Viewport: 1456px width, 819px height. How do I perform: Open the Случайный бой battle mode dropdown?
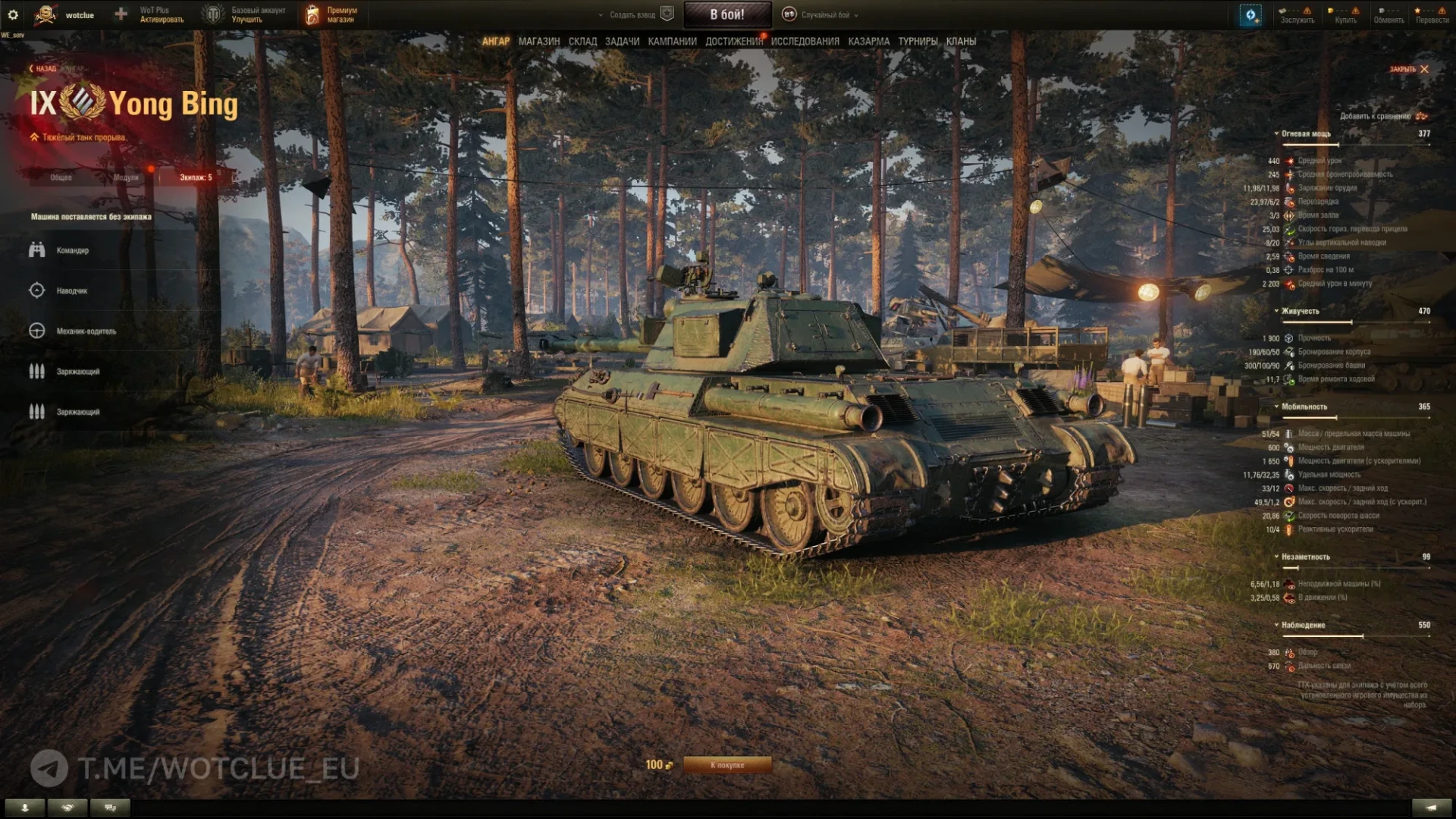pos(826,14)
